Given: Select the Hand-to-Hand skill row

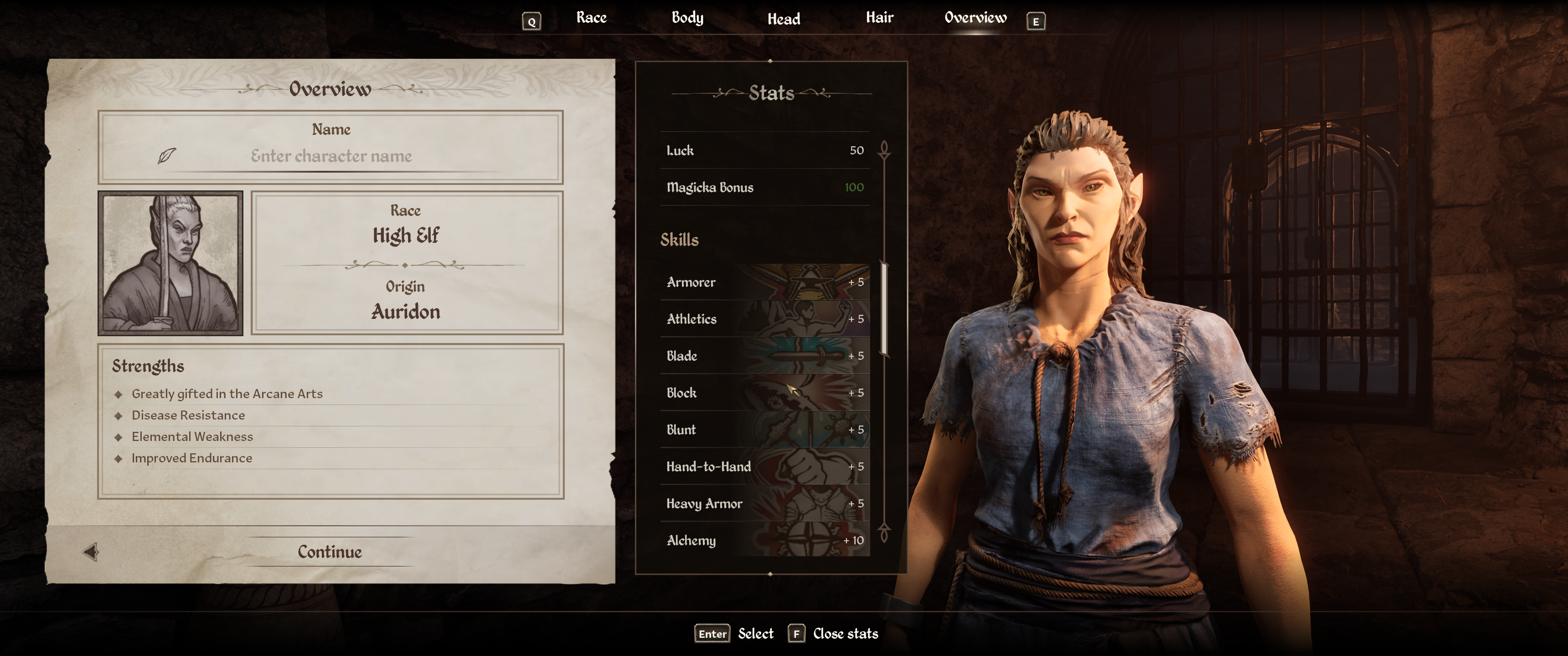Looking at the screenshot, I should [764, 467].
